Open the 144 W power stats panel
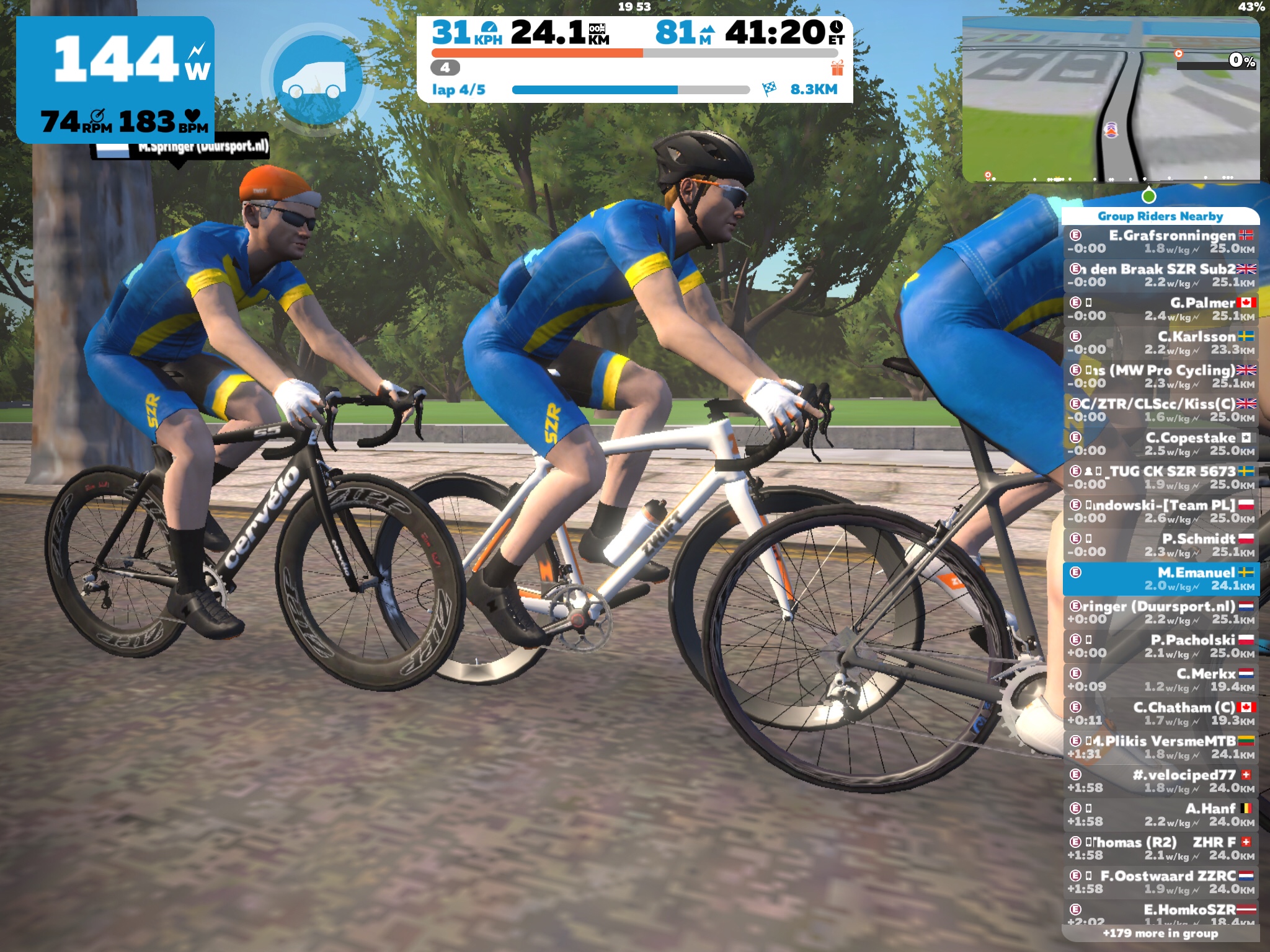The height and width of the screenshot is (952, 1270). pyautogui.click(x=115, y=79)
